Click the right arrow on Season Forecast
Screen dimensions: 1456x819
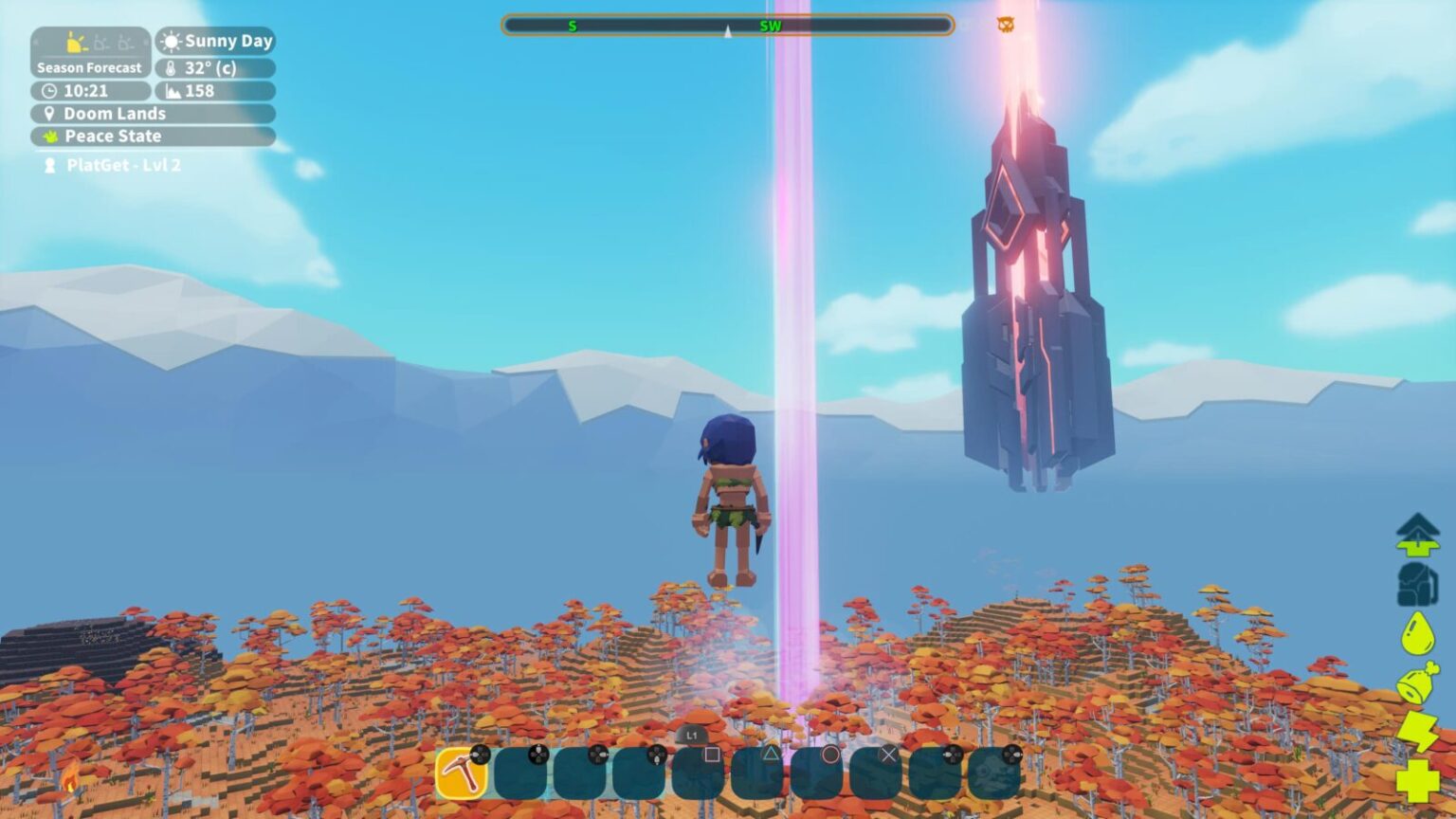145,42
